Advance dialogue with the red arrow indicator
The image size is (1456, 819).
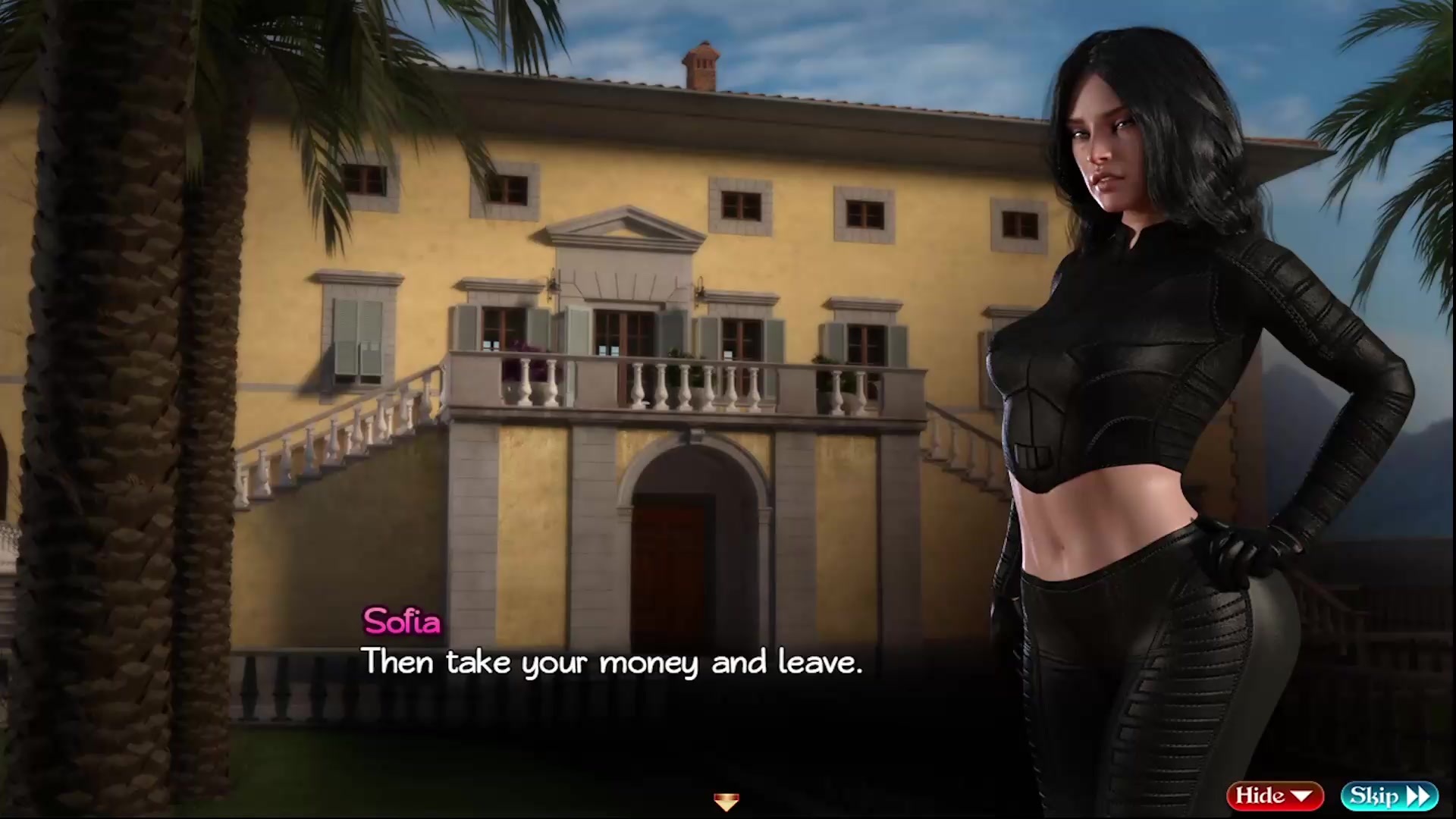coord(726,801)
